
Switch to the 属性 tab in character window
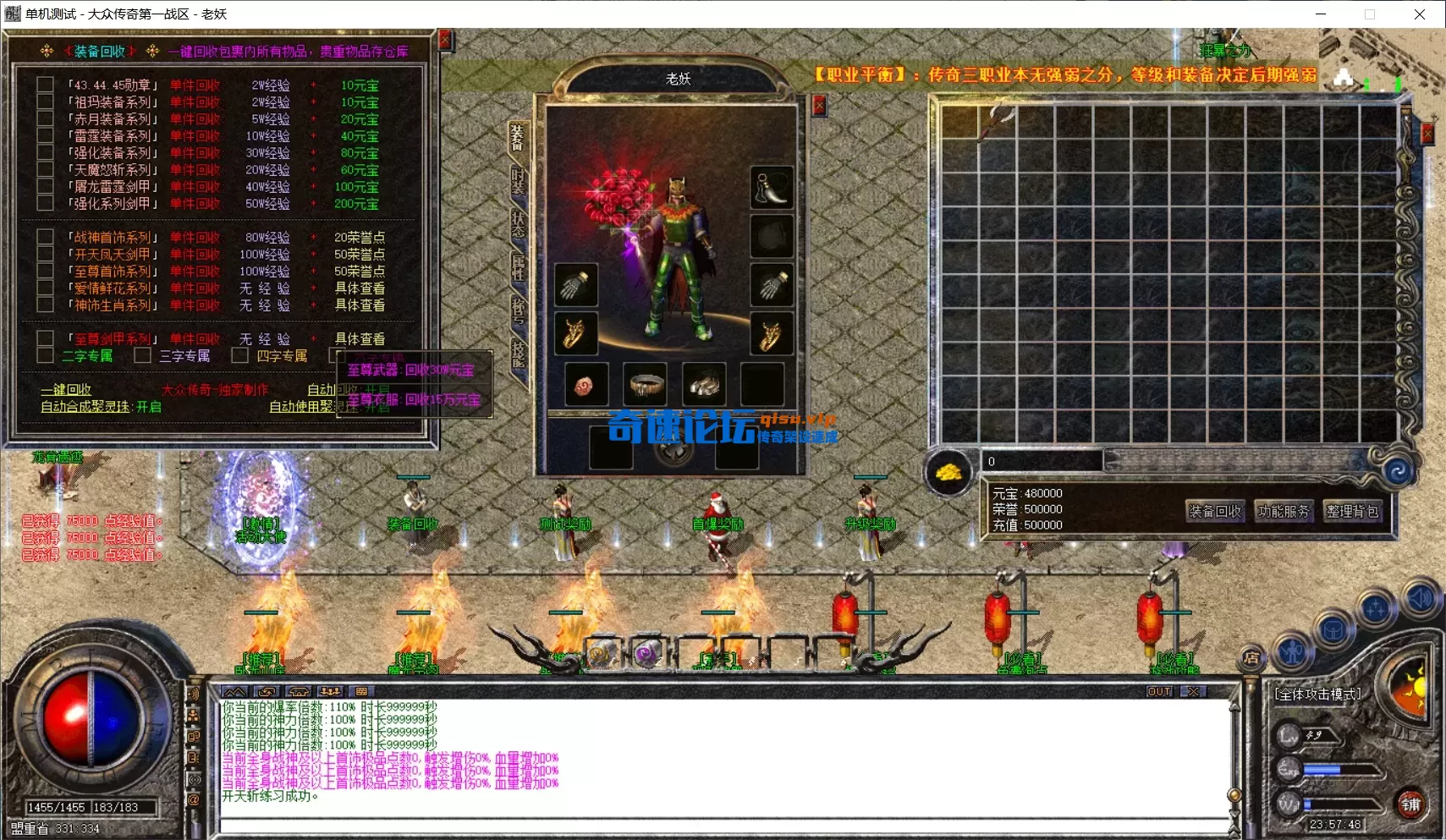click(x=518, y=269)
